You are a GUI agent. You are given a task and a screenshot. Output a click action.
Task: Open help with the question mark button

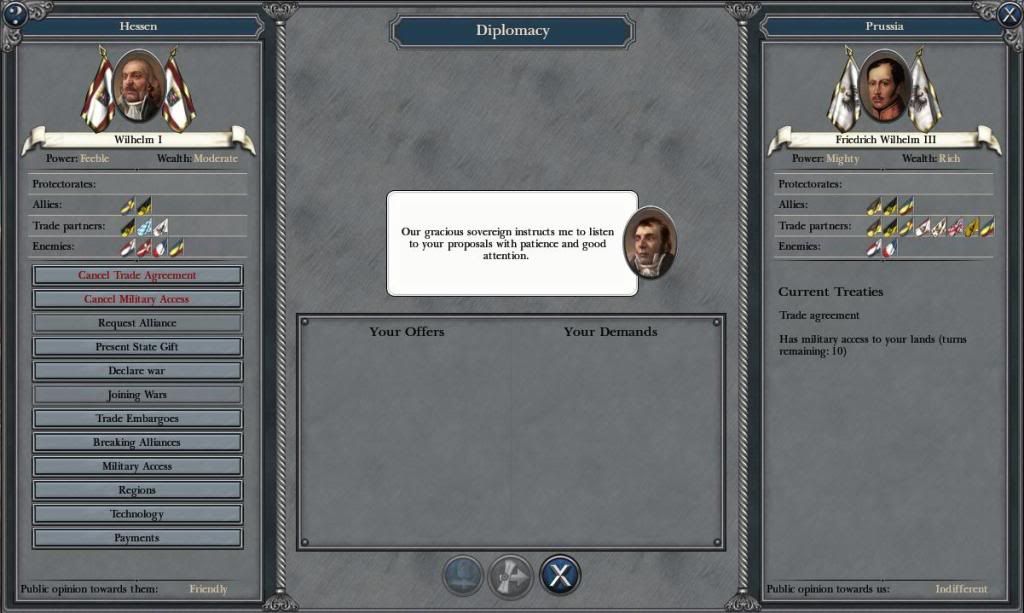pos(14,14)
